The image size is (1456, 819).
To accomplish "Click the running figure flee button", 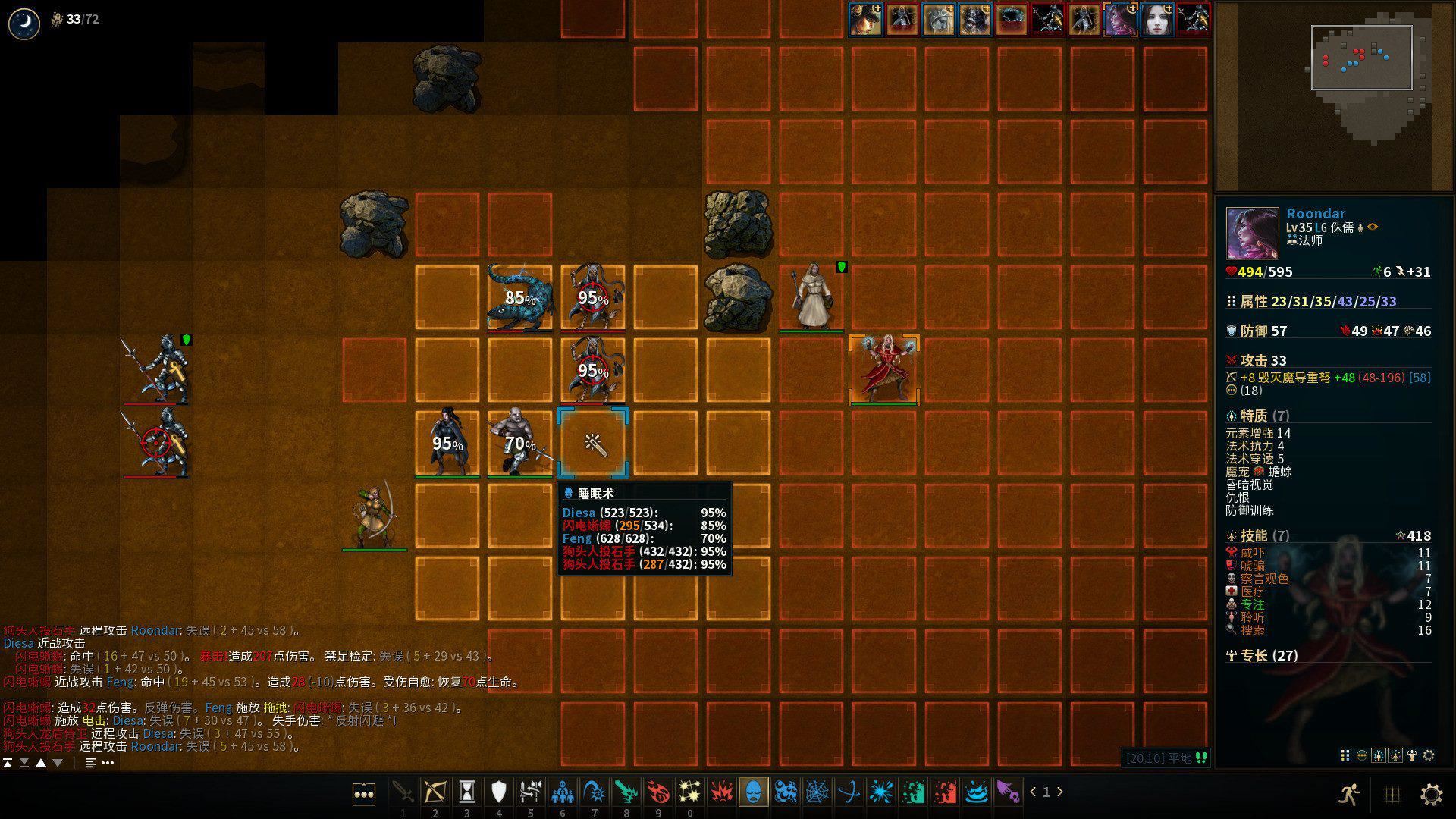I will coord(1348,794).
